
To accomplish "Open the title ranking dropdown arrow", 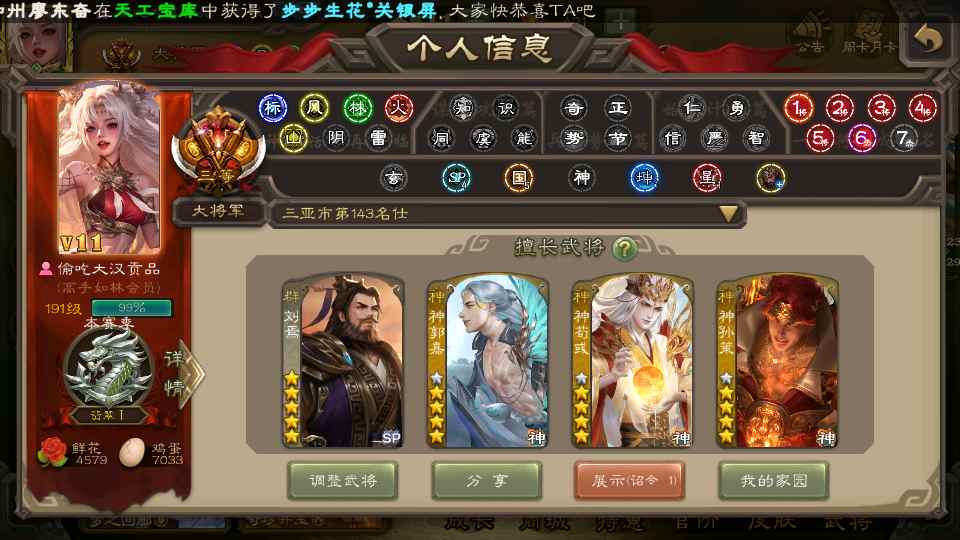I will click(x=729, y=213).
